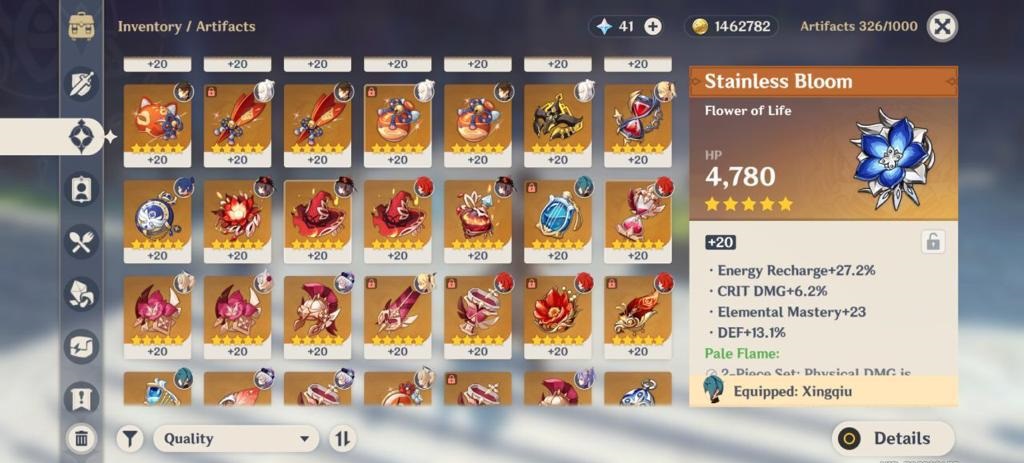Open the character development items tab

[x=82, y=188]
